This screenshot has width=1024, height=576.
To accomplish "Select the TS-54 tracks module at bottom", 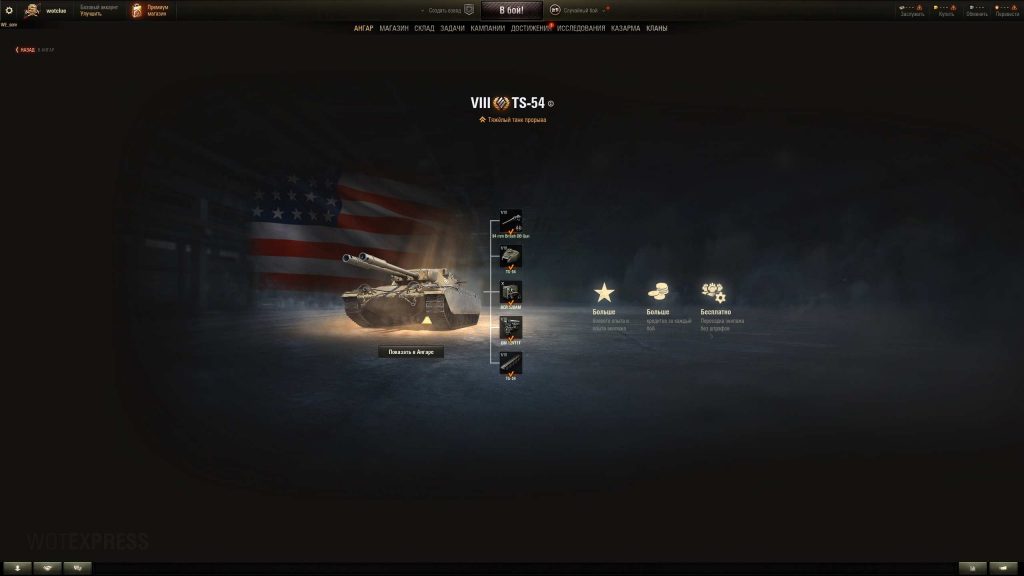I will (x=511, y=364).
